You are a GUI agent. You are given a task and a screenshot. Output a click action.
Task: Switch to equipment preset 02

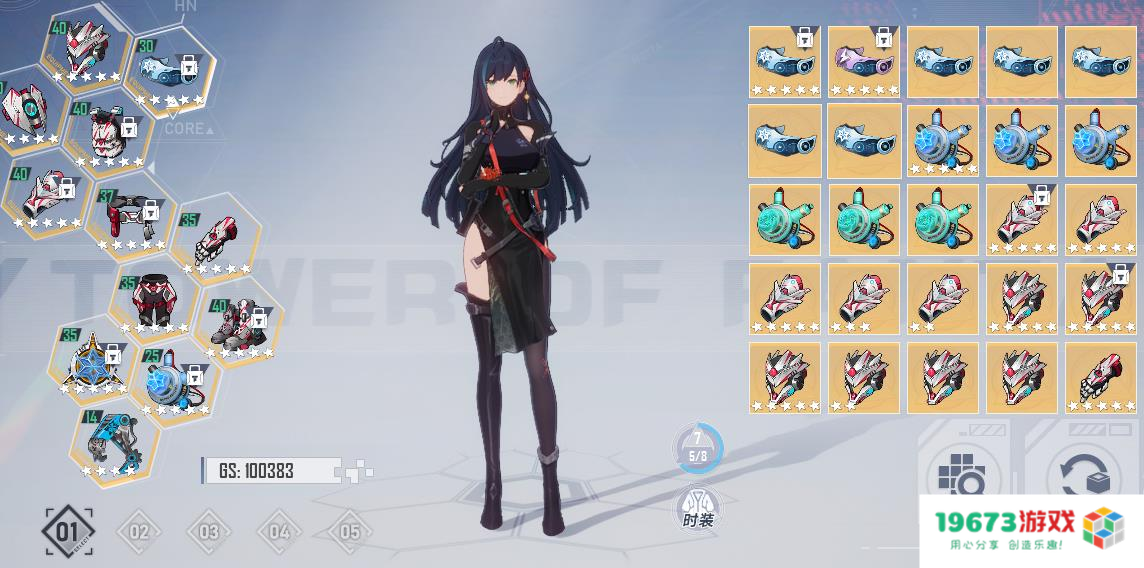click(x=139, y=531)
